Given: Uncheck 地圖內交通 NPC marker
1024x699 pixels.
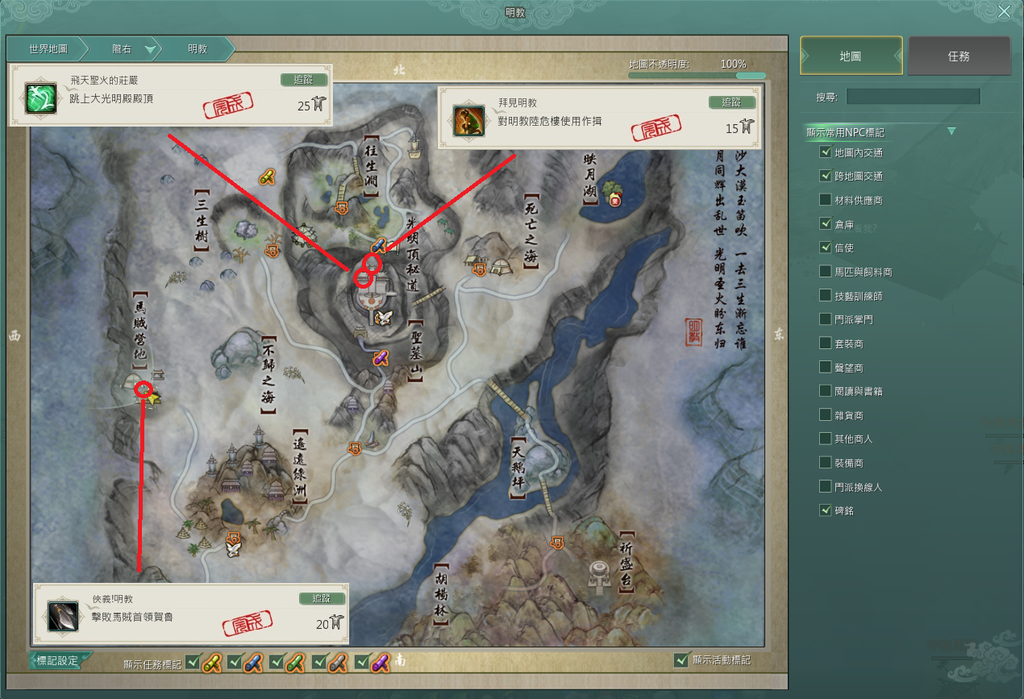Looking at the screenshot, I should tap(825, 152).
